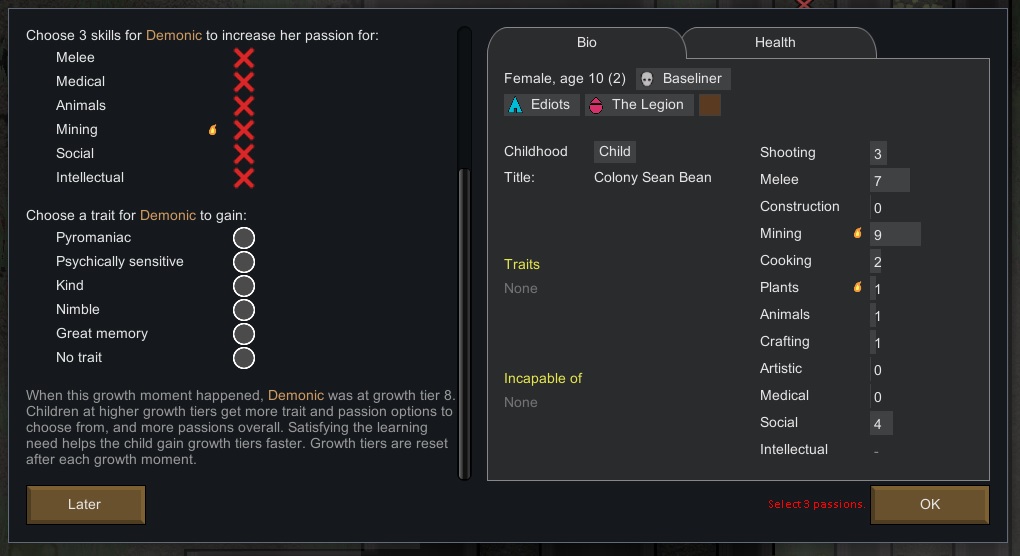Switch to the Health tab
This screenshot has height=556, width=1020.
click(775, 43)
